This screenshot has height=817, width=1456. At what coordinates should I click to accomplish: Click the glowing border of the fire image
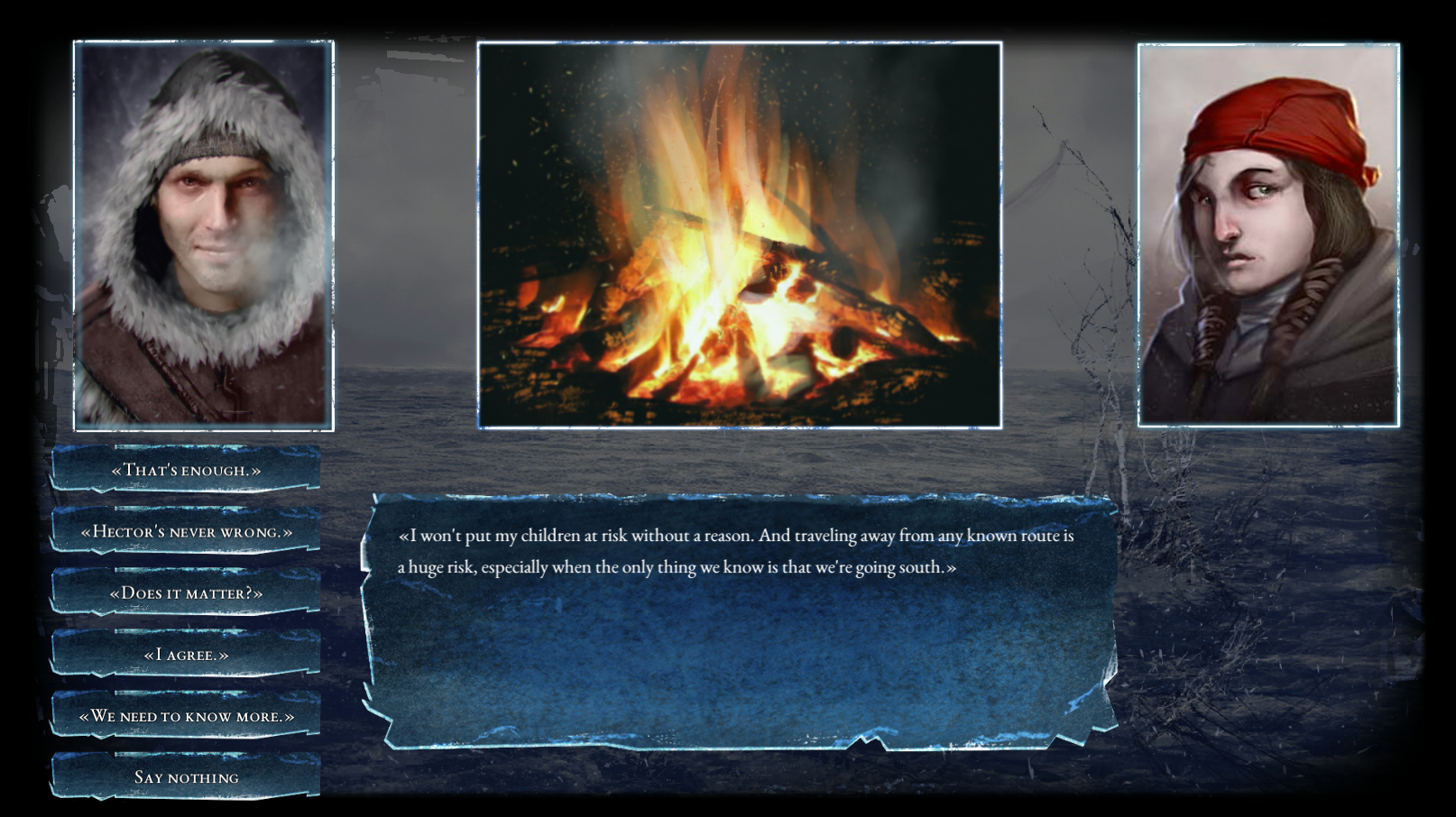pyautogui.click(x=740, y=42)
